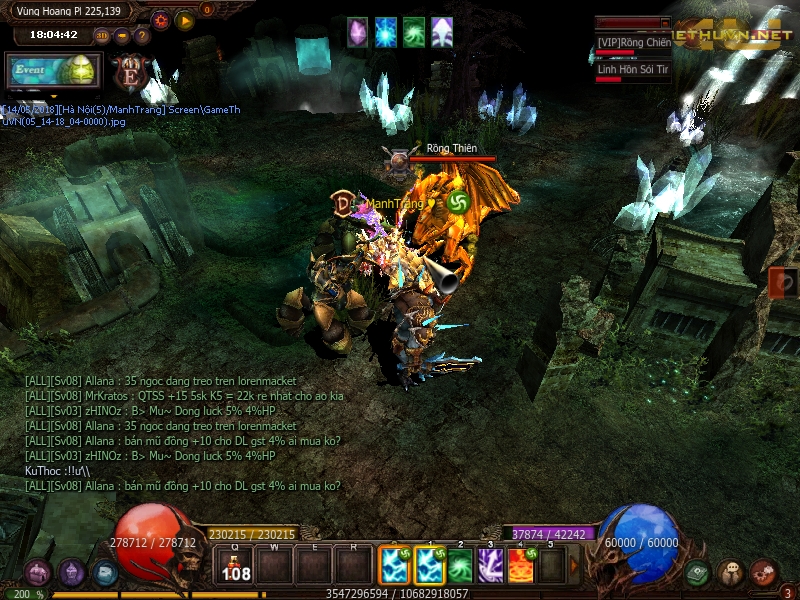The image size is (800, 600).
Task: Open the blue envelope mail button
Action: (105, 573)
